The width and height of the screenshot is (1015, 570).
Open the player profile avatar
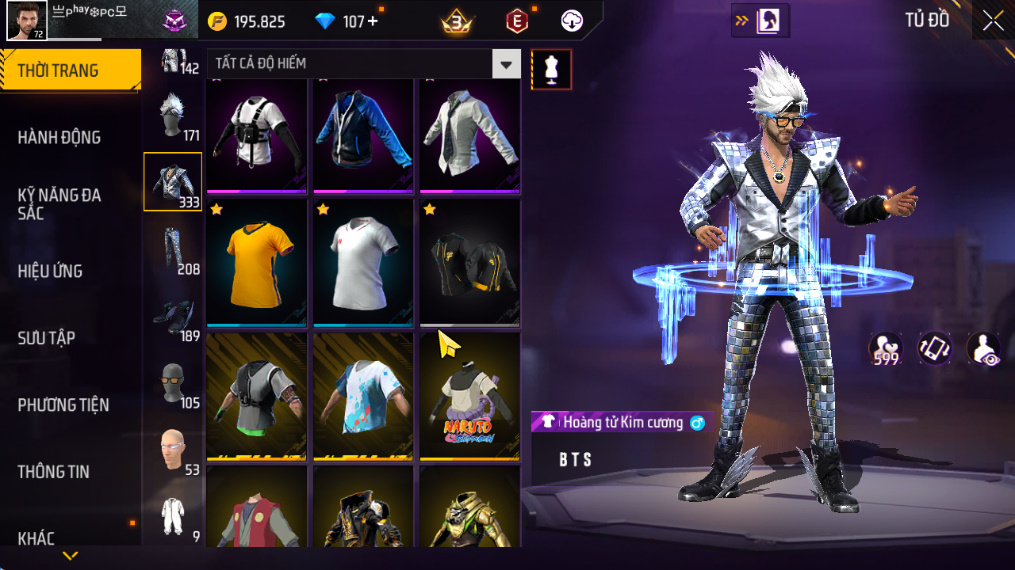pyautogui.click(x=27, y=21)
